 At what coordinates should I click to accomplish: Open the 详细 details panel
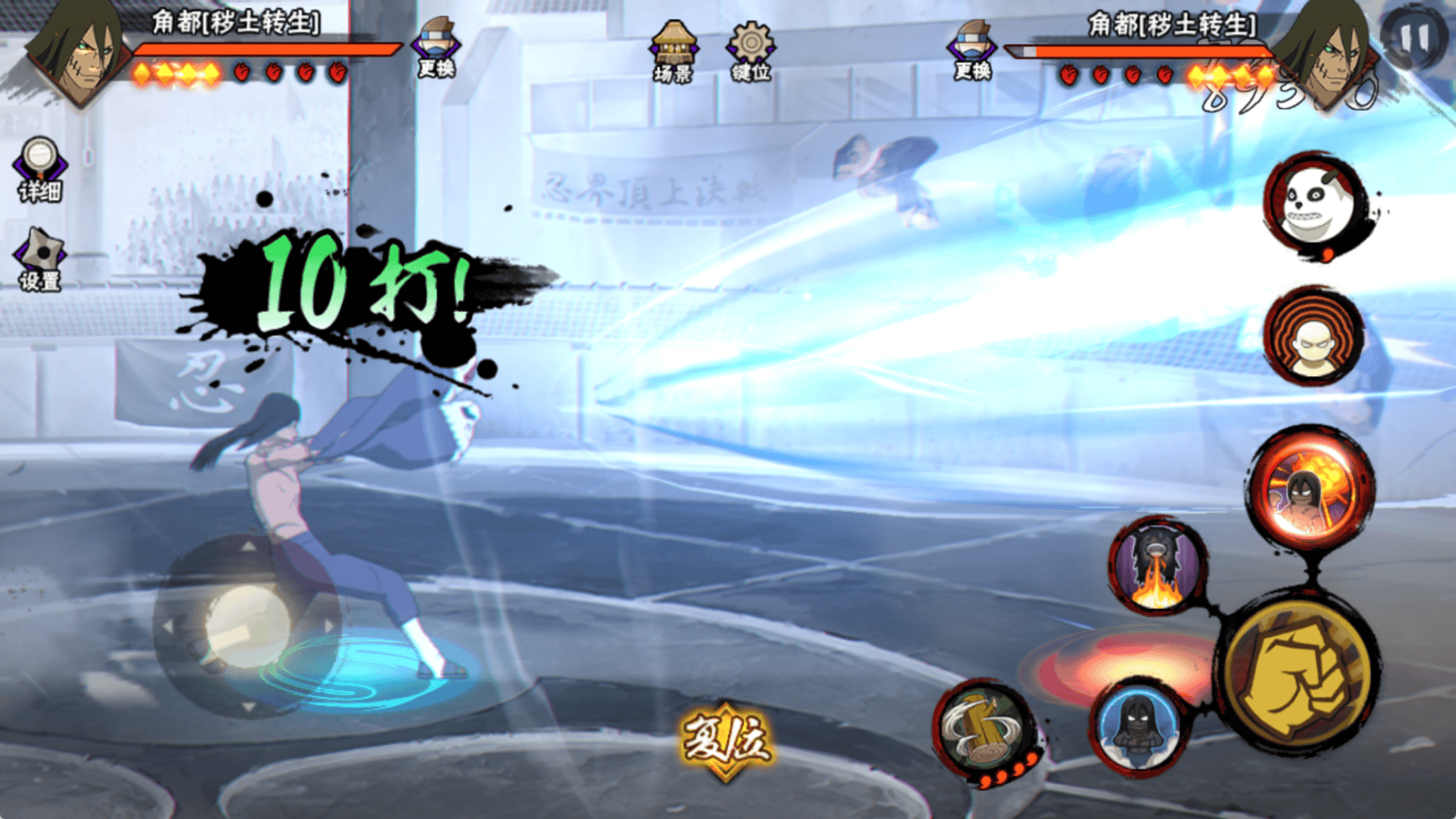tap(40, 169)
